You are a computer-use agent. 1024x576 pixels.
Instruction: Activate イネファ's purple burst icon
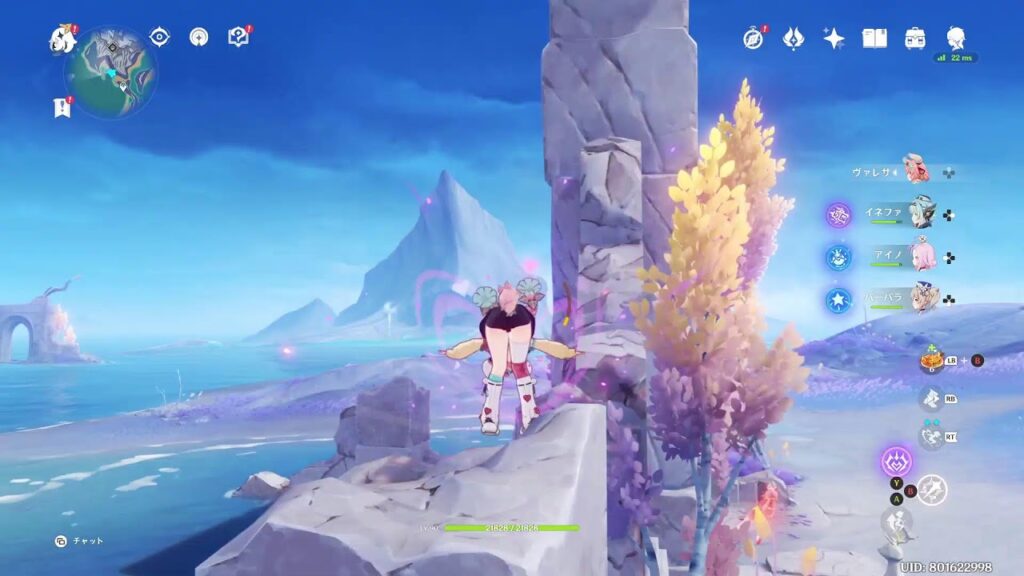(838, 214)
